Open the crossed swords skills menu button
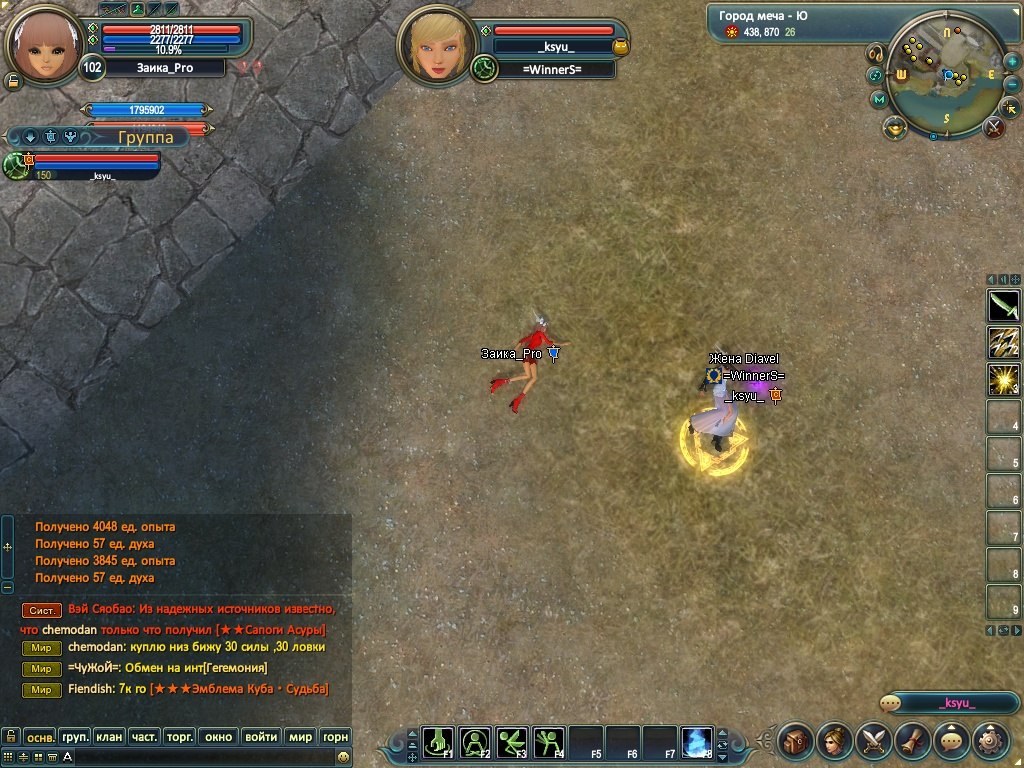Screen dimensions: 1024x768 (874, 741)
